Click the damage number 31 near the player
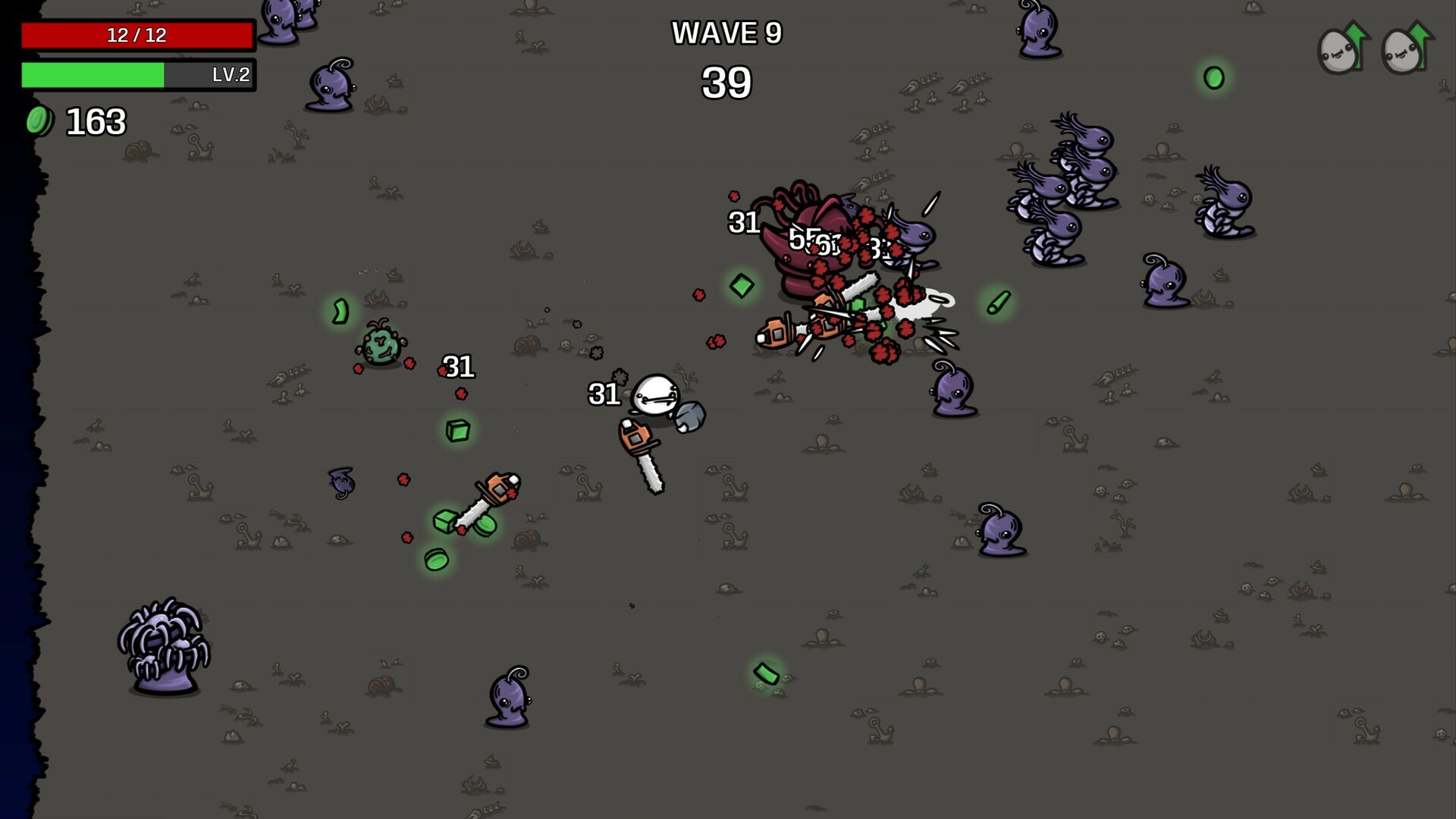Screen dimensions: 1456x819 point(603,394)
